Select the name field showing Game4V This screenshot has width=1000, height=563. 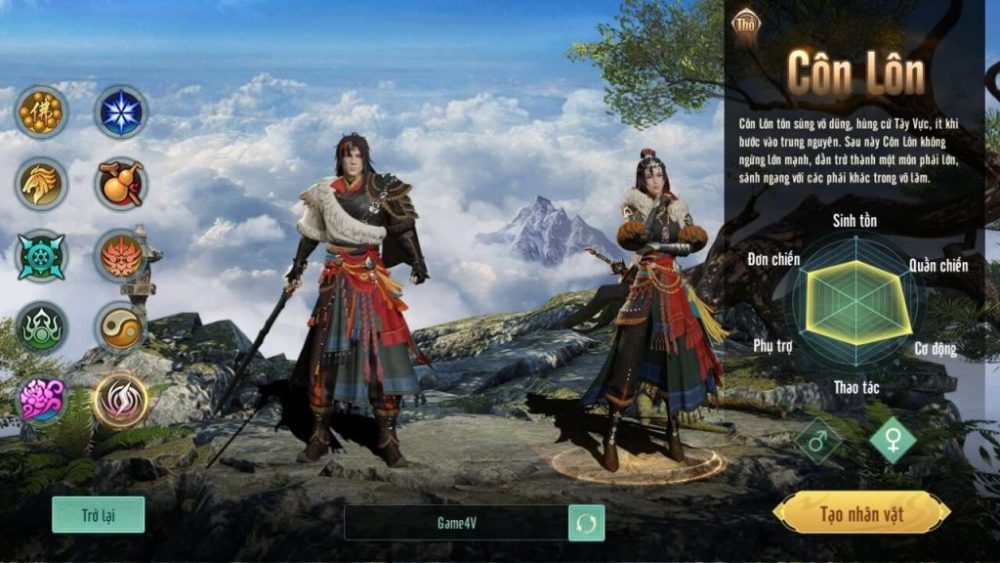[456, 523]
